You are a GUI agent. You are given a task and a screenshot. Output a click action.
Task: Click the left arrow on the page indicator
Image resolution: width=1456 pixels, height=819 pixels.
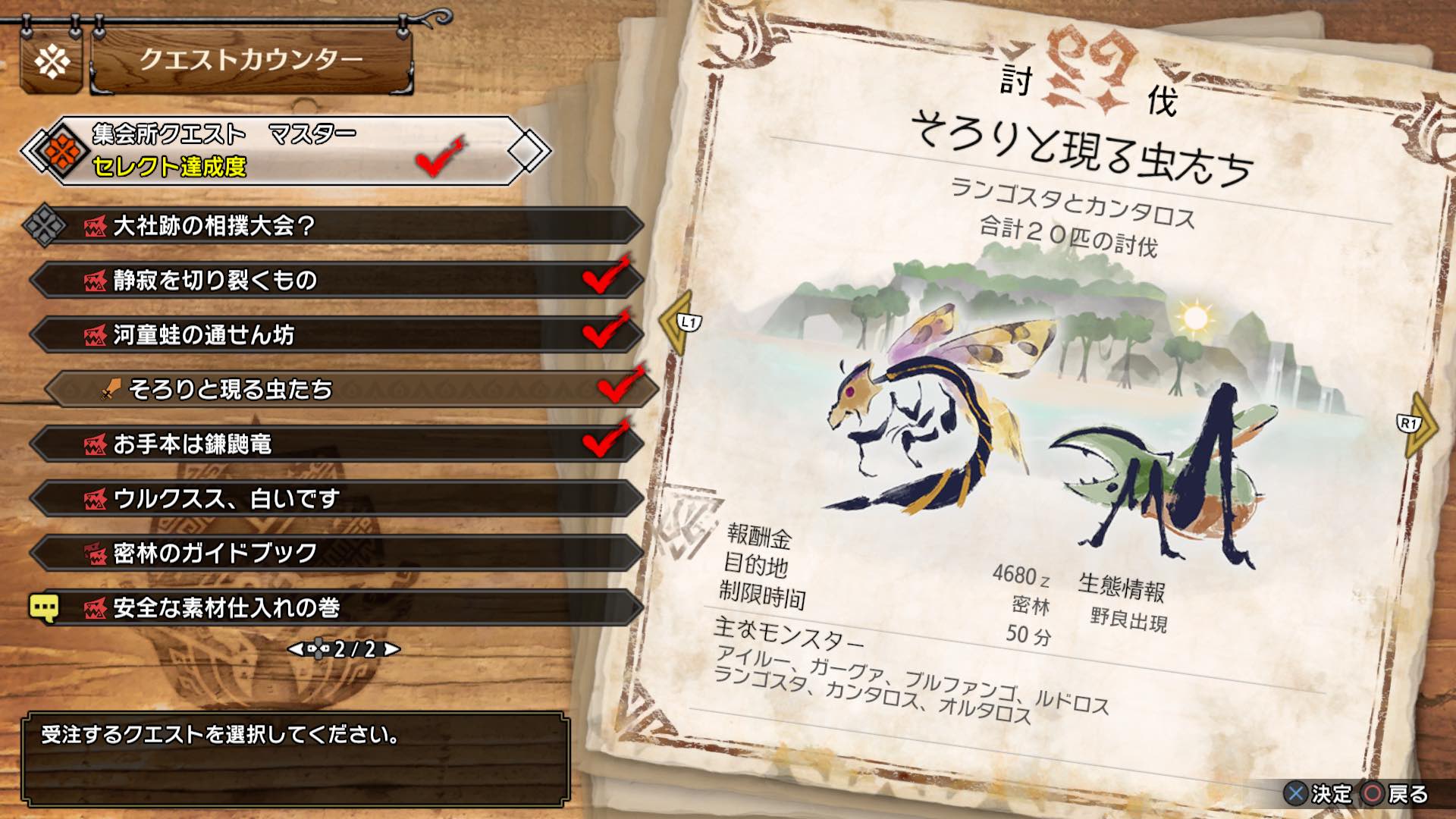(296, 649)
